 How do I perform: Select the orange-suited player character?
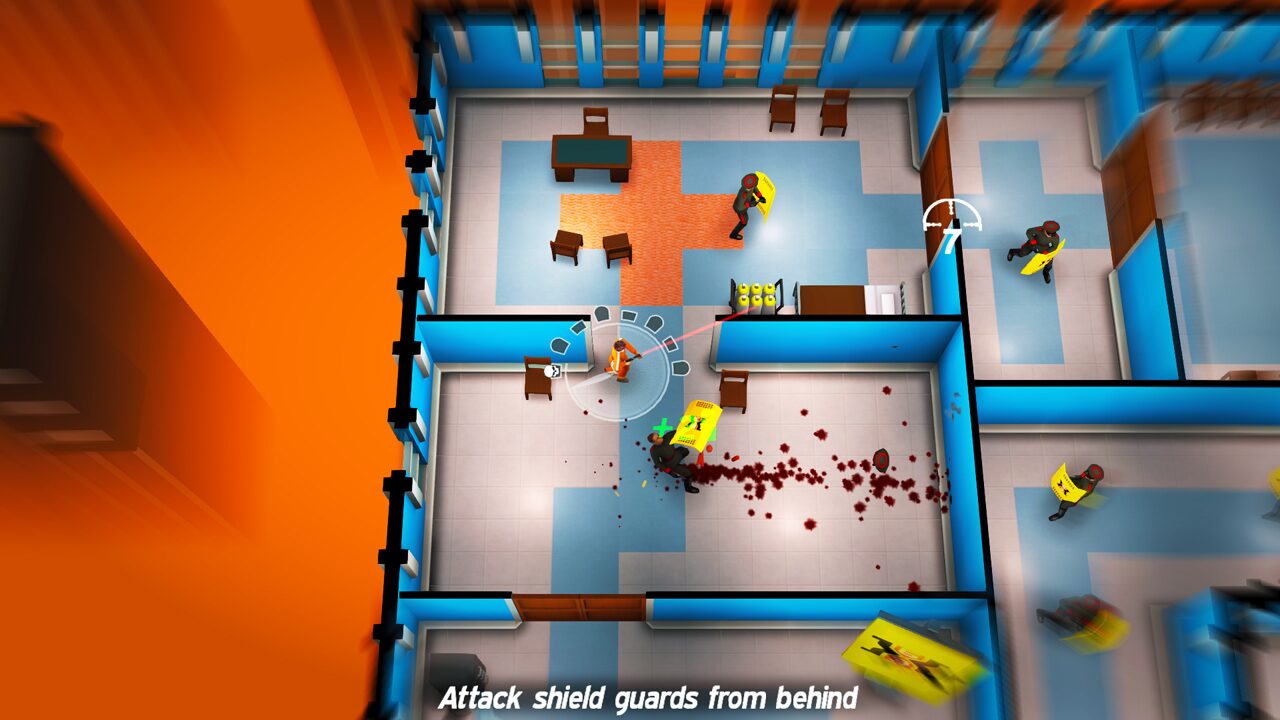pyautogui.click(x=620, y=360)
